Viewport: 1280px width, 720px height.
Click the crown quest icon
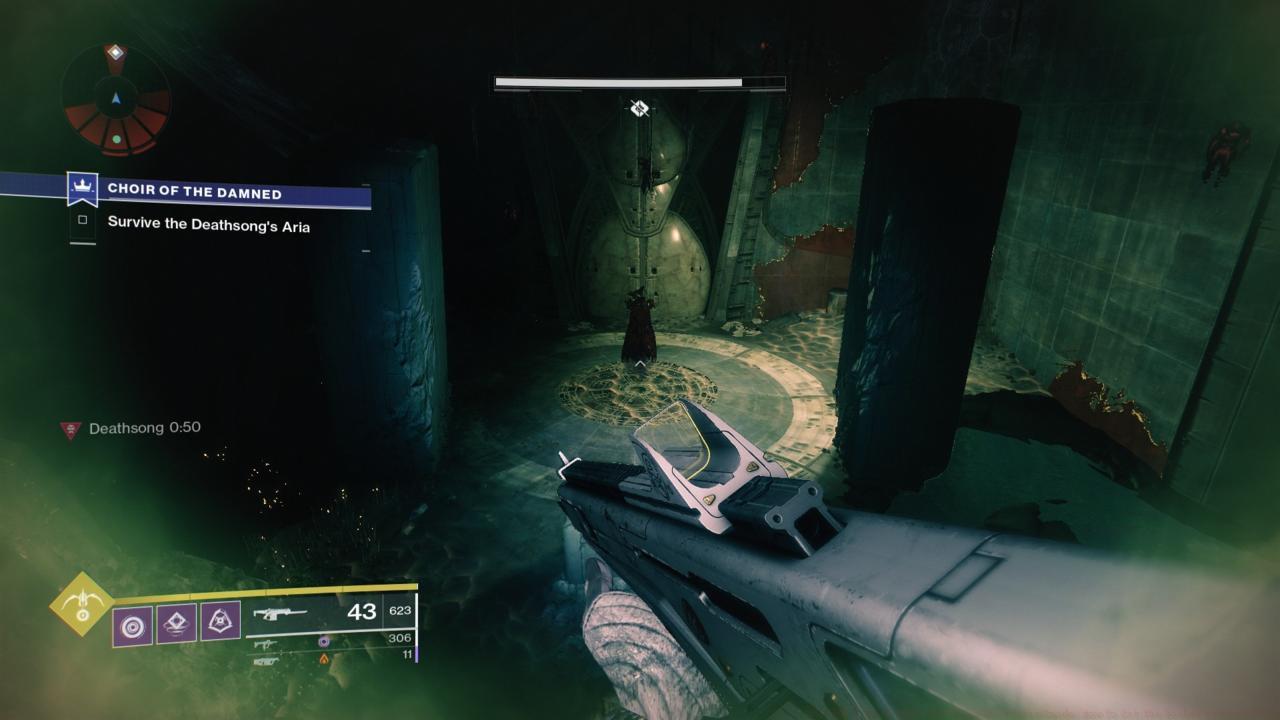tap(81, 188)
